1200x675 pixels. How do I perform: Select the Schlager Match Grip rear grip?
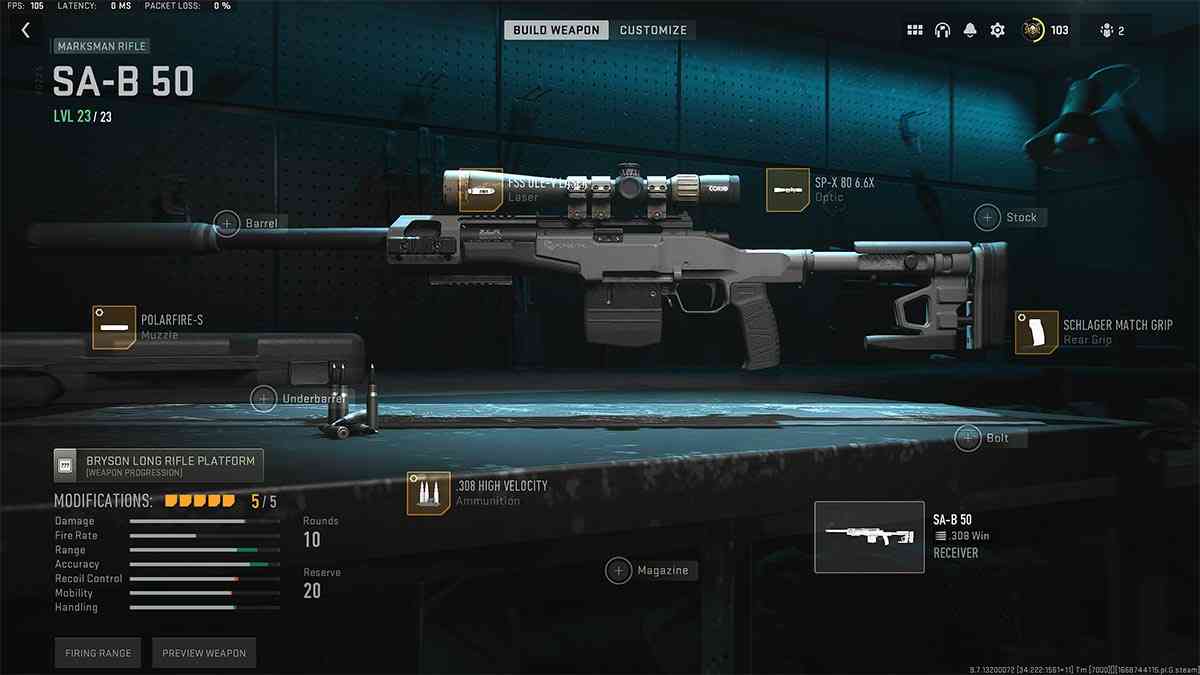[1037, 332]
